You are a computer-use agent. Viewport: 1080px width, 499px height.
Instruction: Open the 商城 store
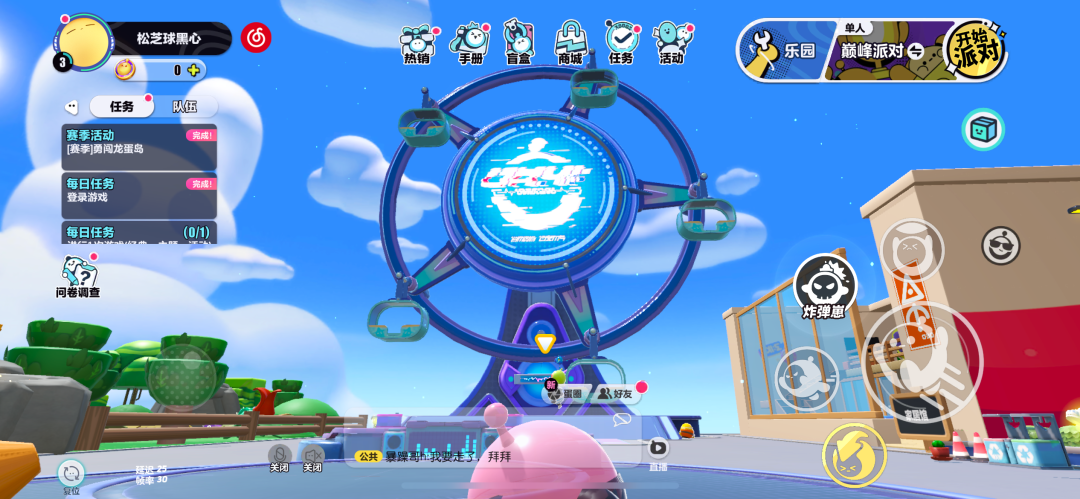coord(570,43)
